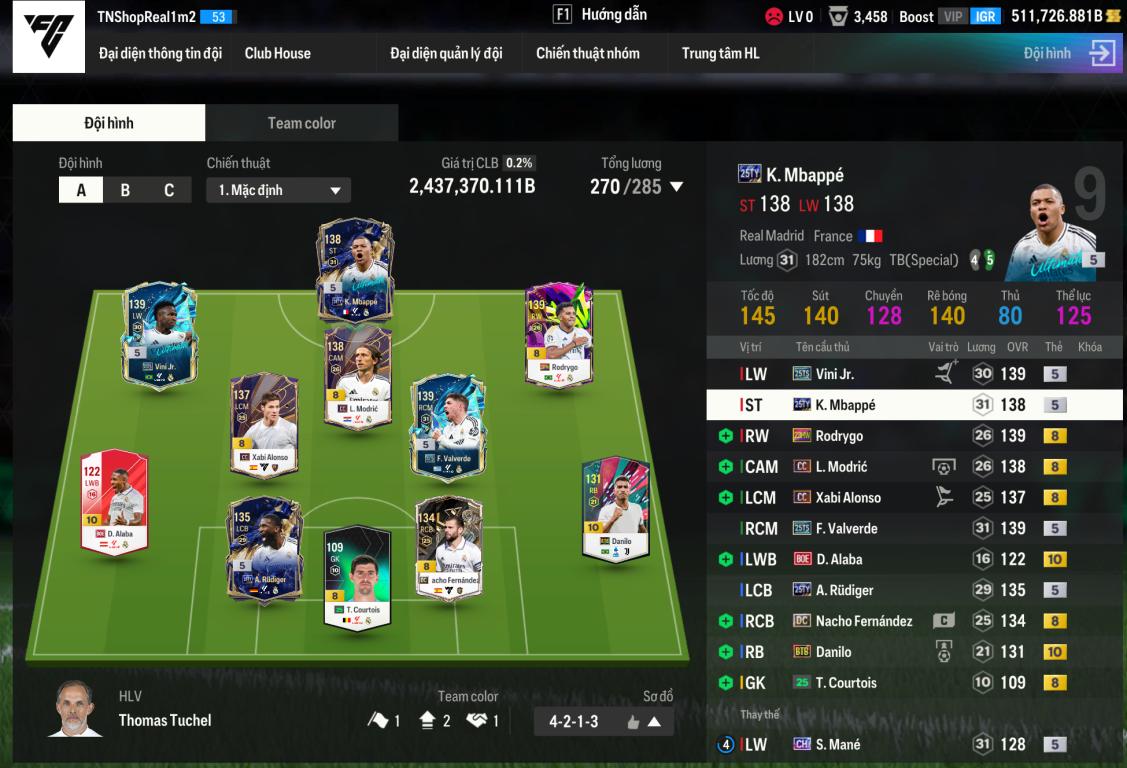
Task: Open Trung tâm HL menu
Action: click(720, 53)
